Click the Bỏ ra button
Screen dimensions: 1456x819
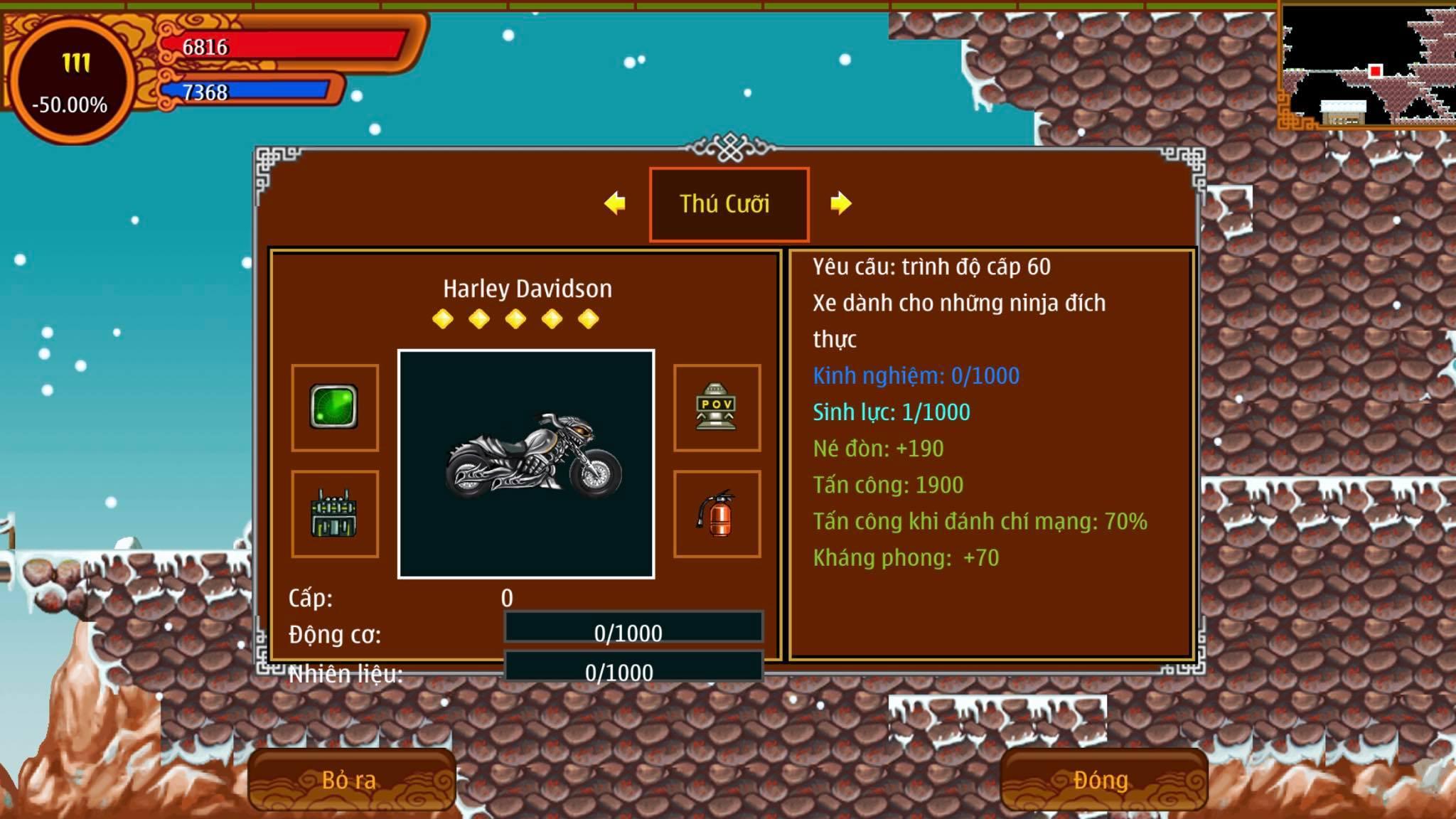click(x=351, y=780)
